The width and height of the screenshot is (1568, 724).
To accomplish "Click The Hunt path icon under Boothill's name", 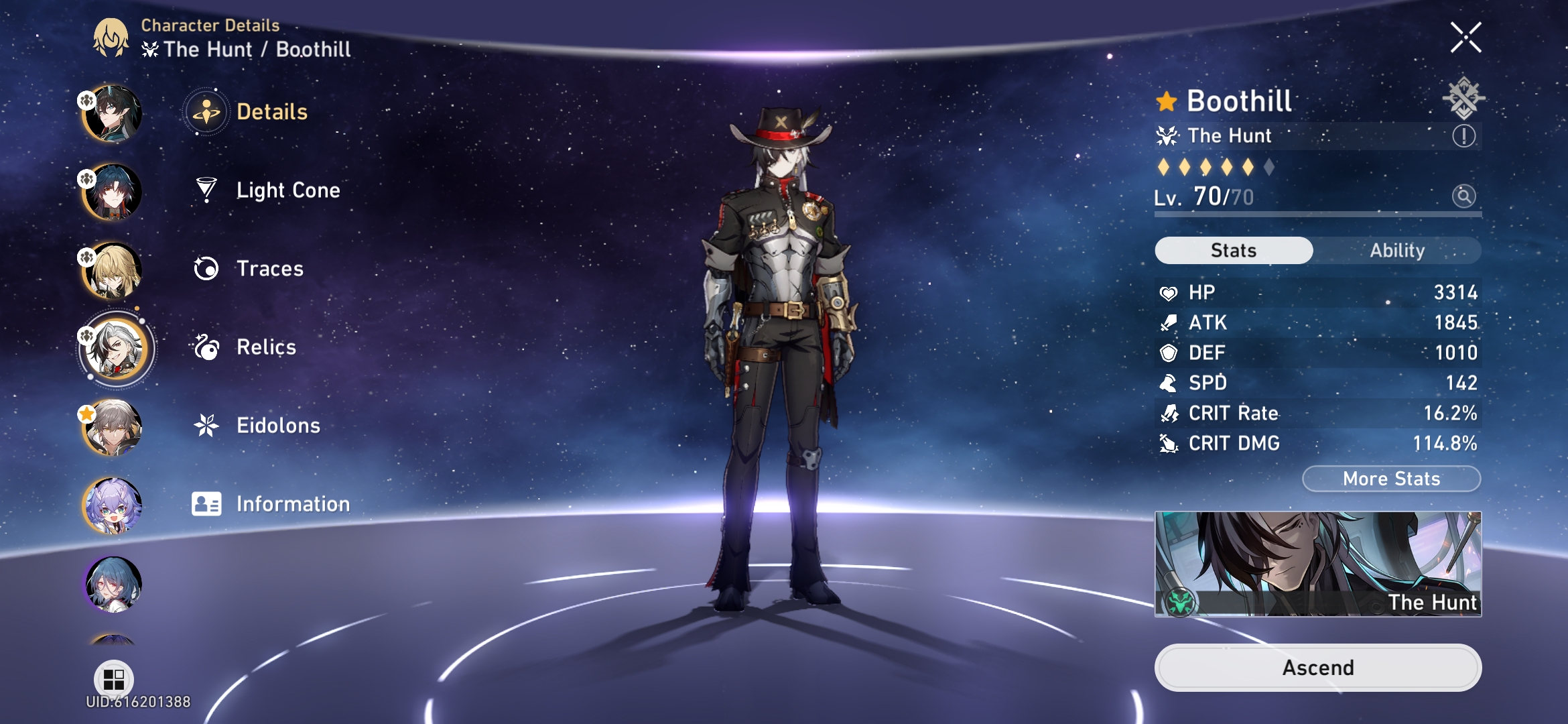I will click(1167, 135).
